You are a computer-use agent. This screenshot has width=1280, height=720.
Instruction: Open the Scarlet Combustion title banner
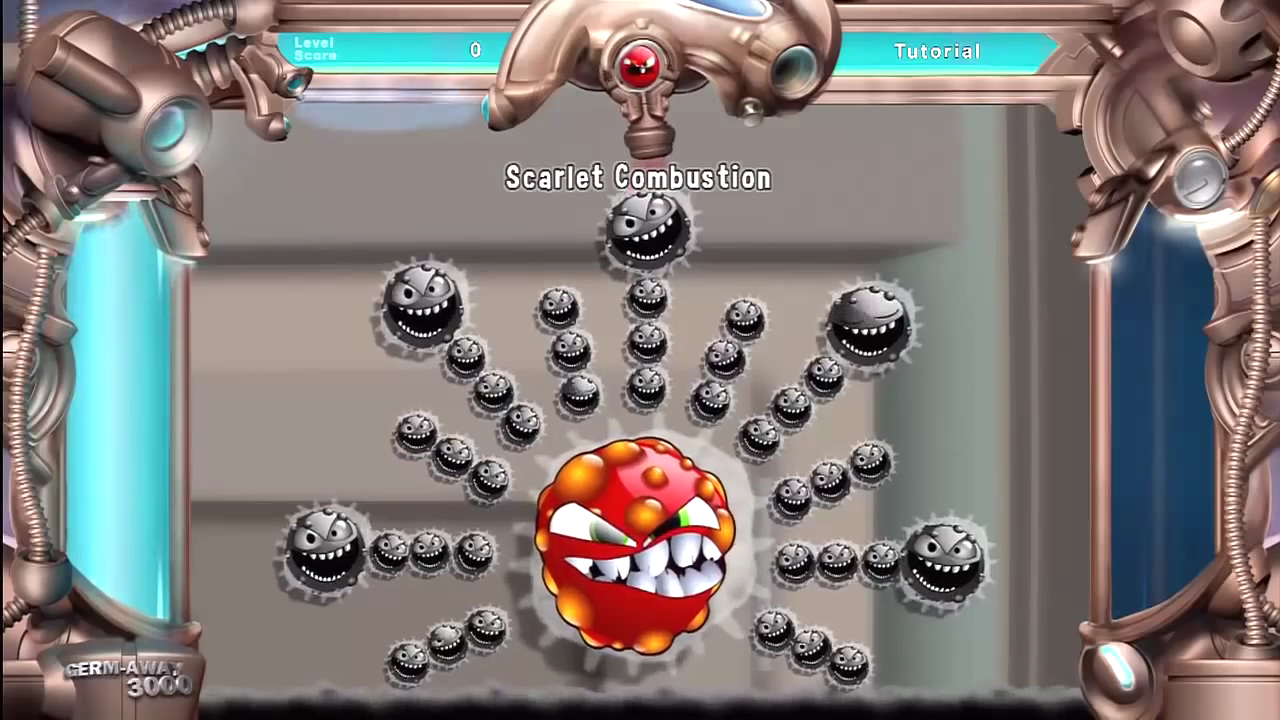(638, 178)
